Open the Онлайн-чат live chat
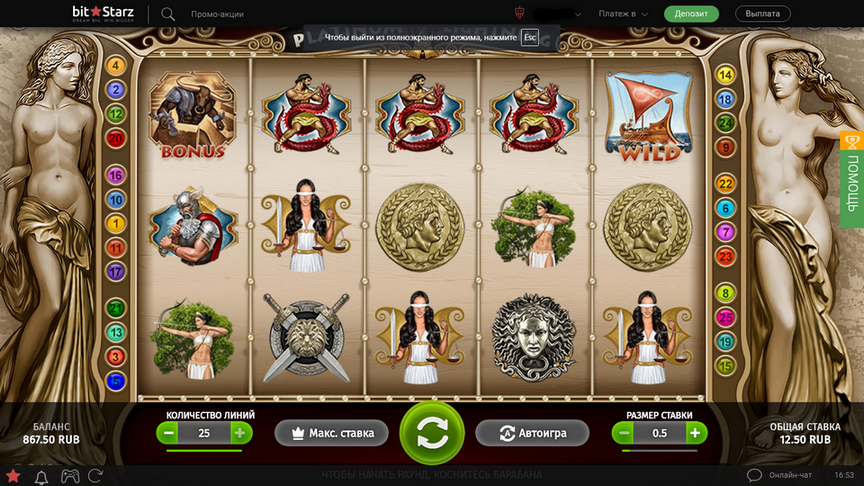Screen dimensions: 864x486 pos(782,475)
